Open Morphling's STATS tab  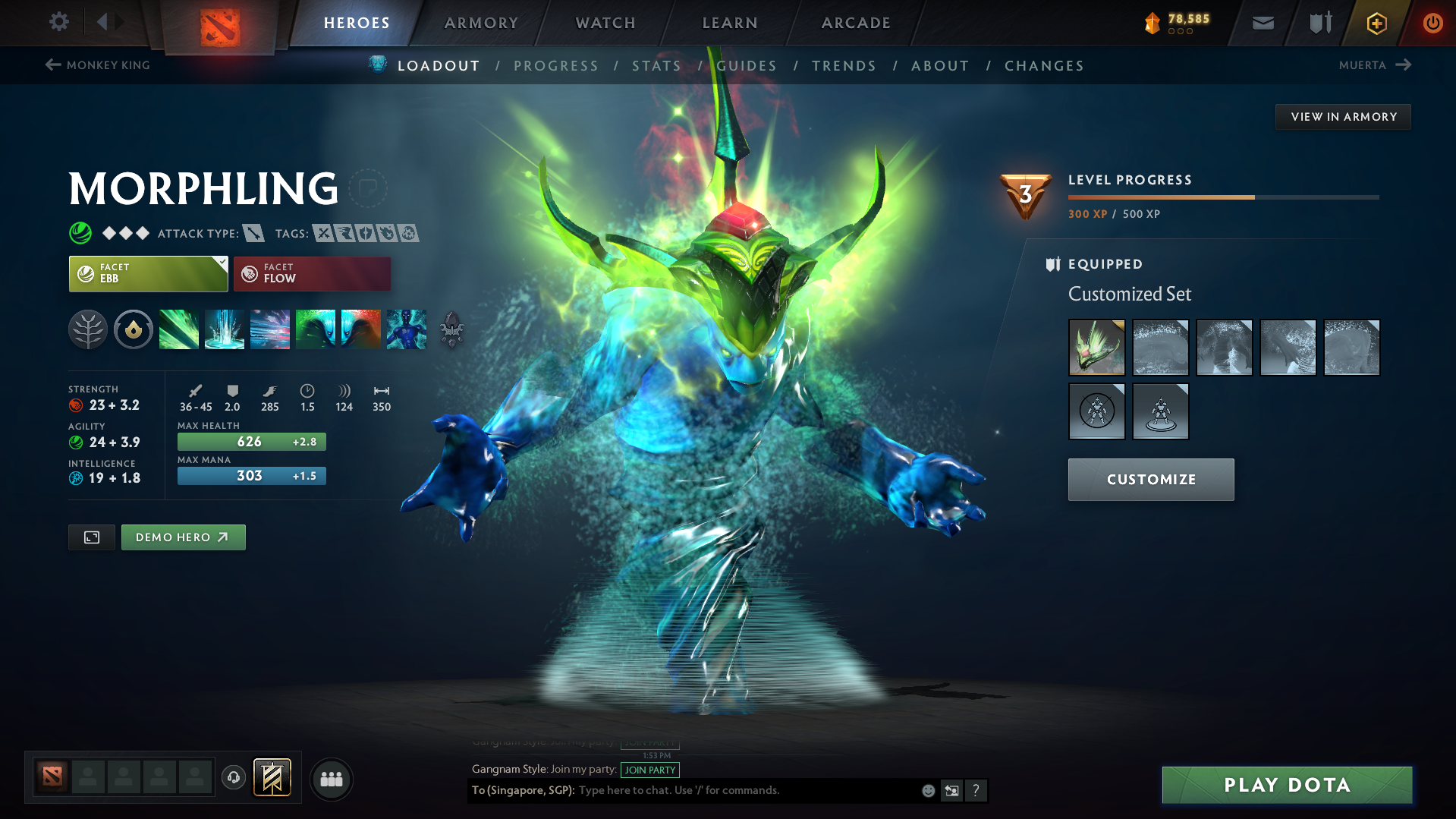click(x=656, y=65)
